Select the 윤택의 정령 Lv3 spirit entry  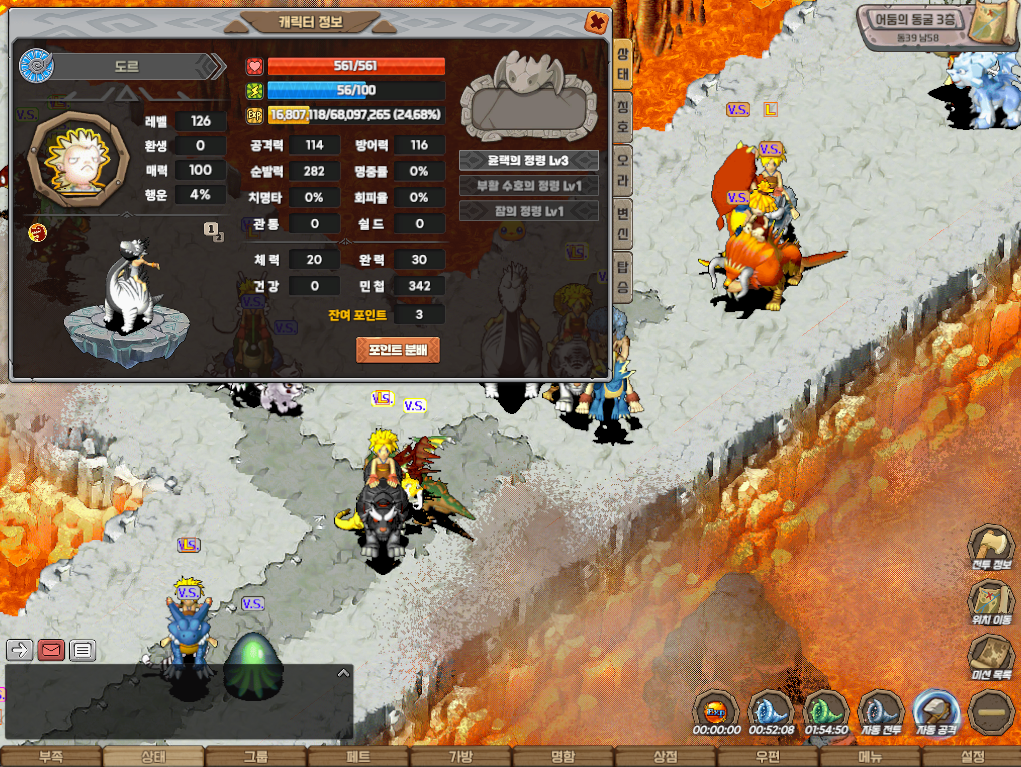point(528,160)
